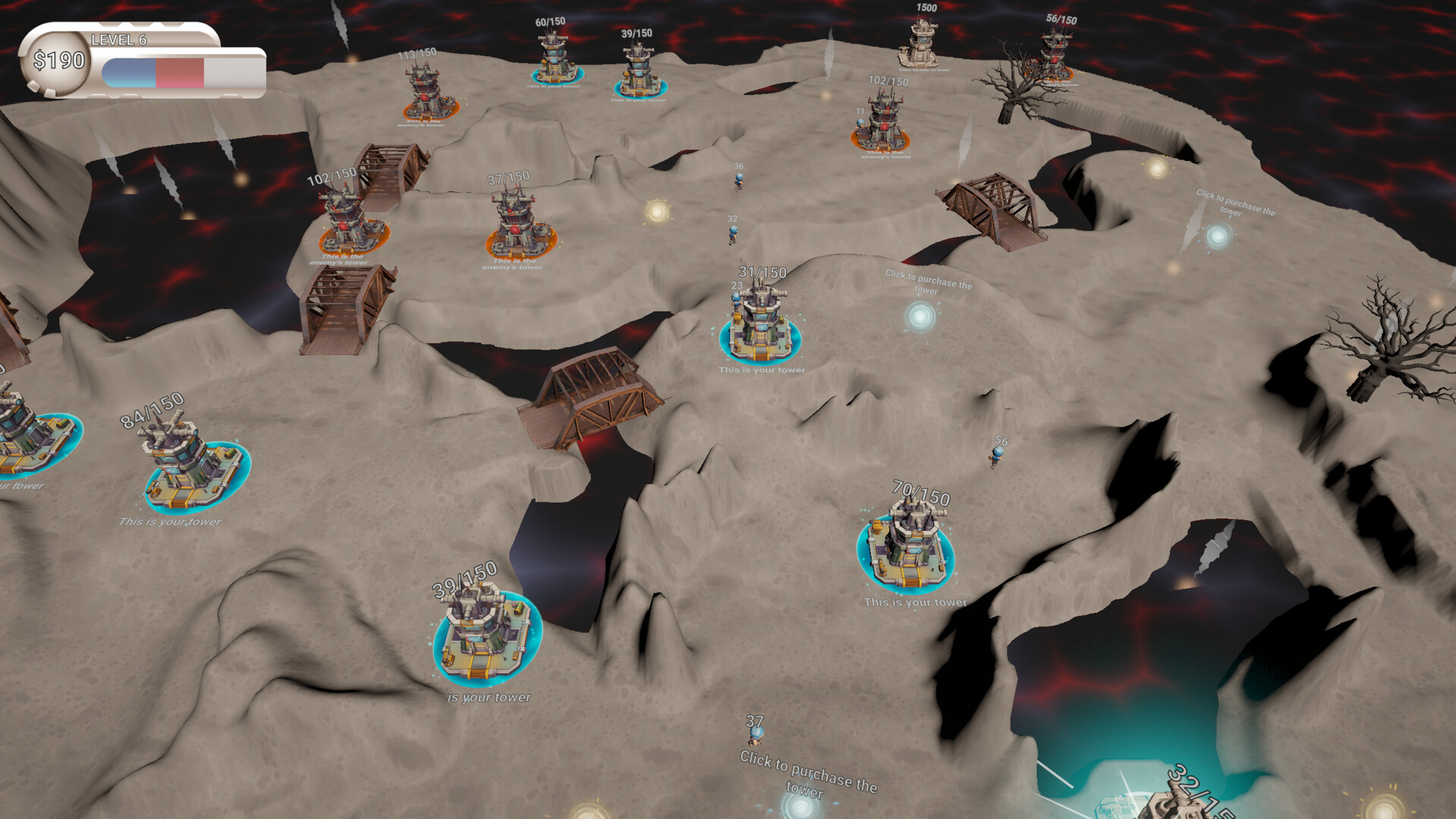1456x819 pixels.
Task: Click the purchase orb beside your 31/150 tower
Action: click(920, 316)
